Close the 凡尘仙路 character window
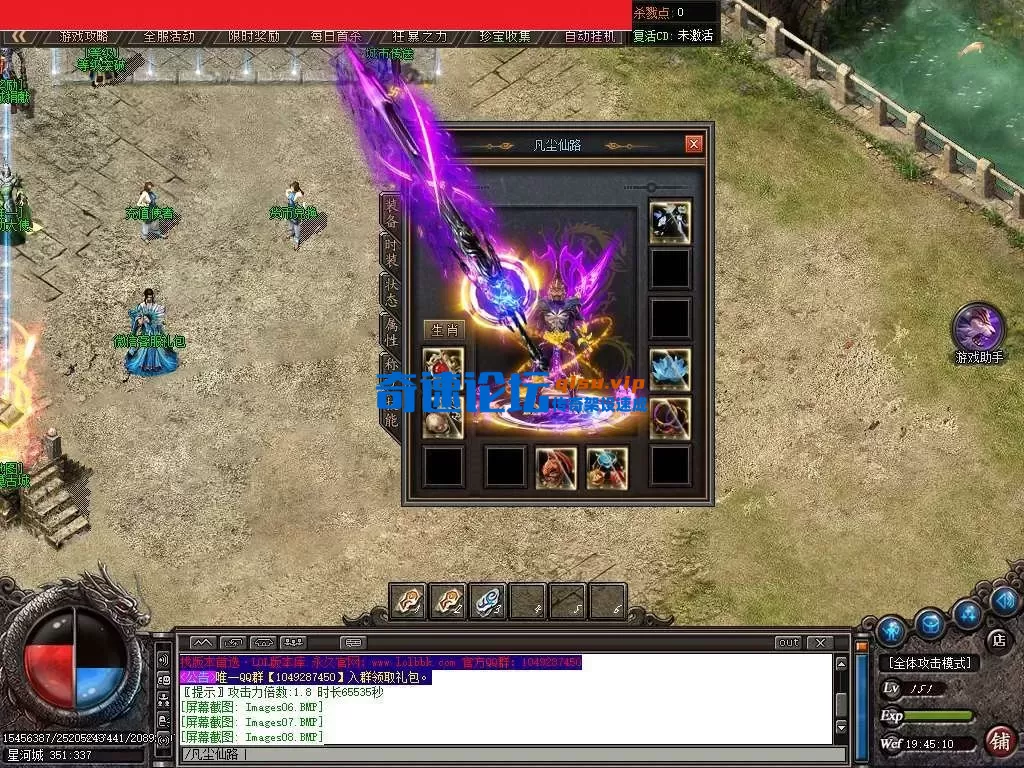 [x=694, y=144]
